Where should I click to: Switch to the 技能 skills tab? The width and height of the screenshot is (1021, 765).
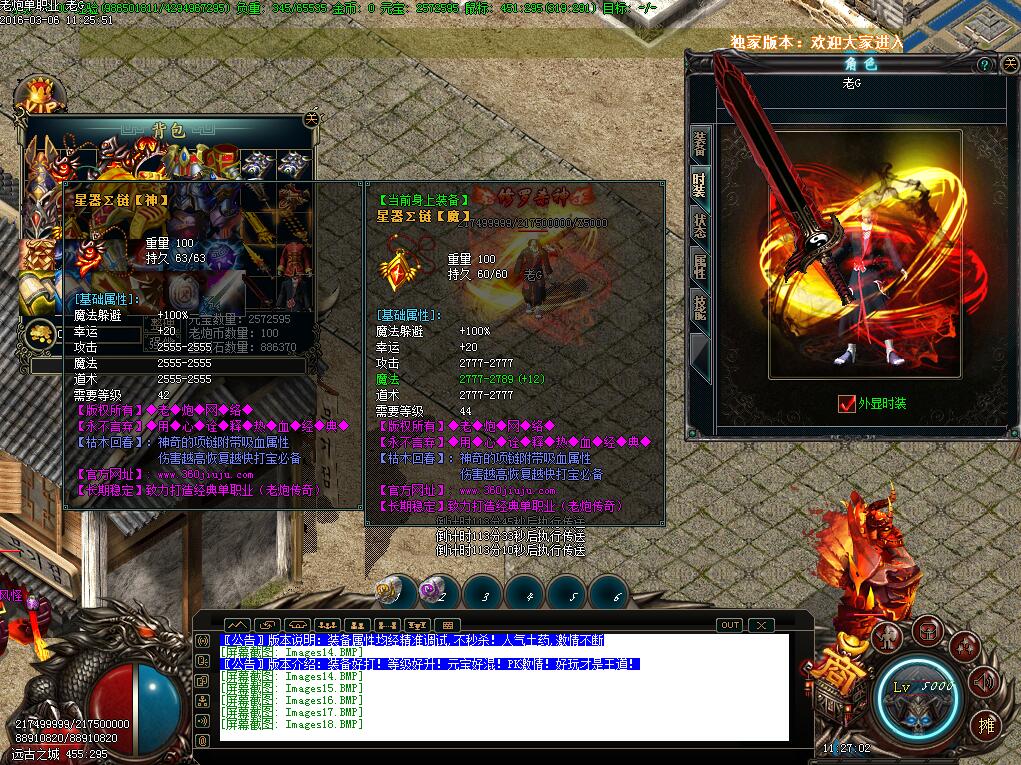tap(700, 307)
